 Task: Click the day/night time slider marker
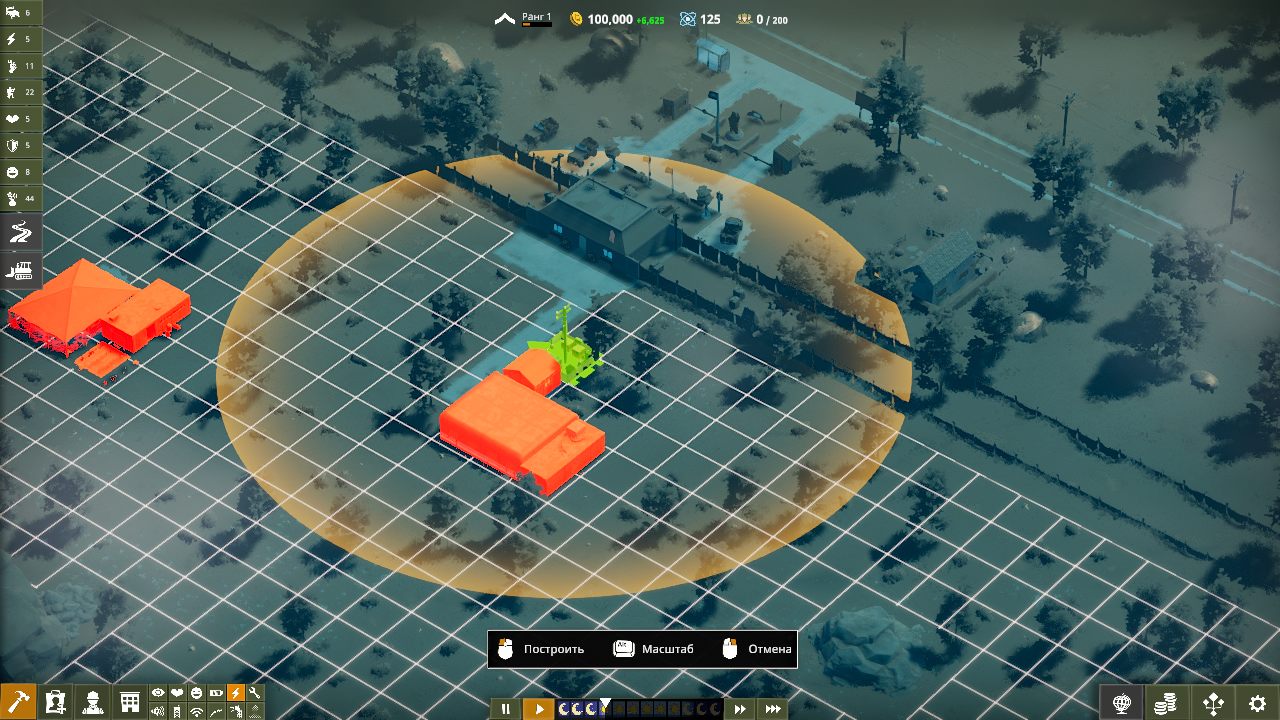(x=605, y=703)
